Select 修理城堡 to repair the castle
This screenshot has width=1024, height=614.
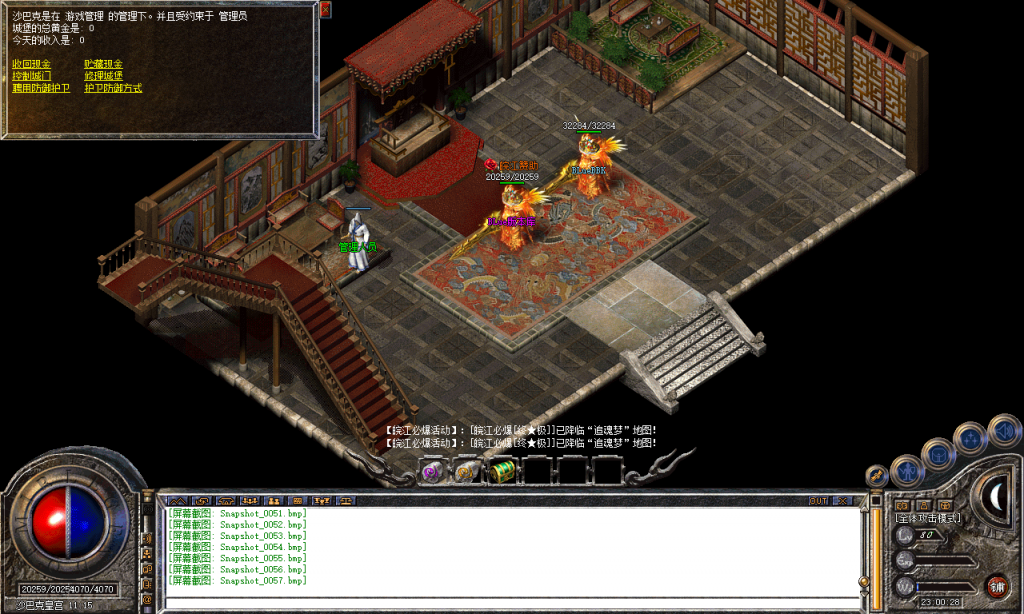(103, 76)
